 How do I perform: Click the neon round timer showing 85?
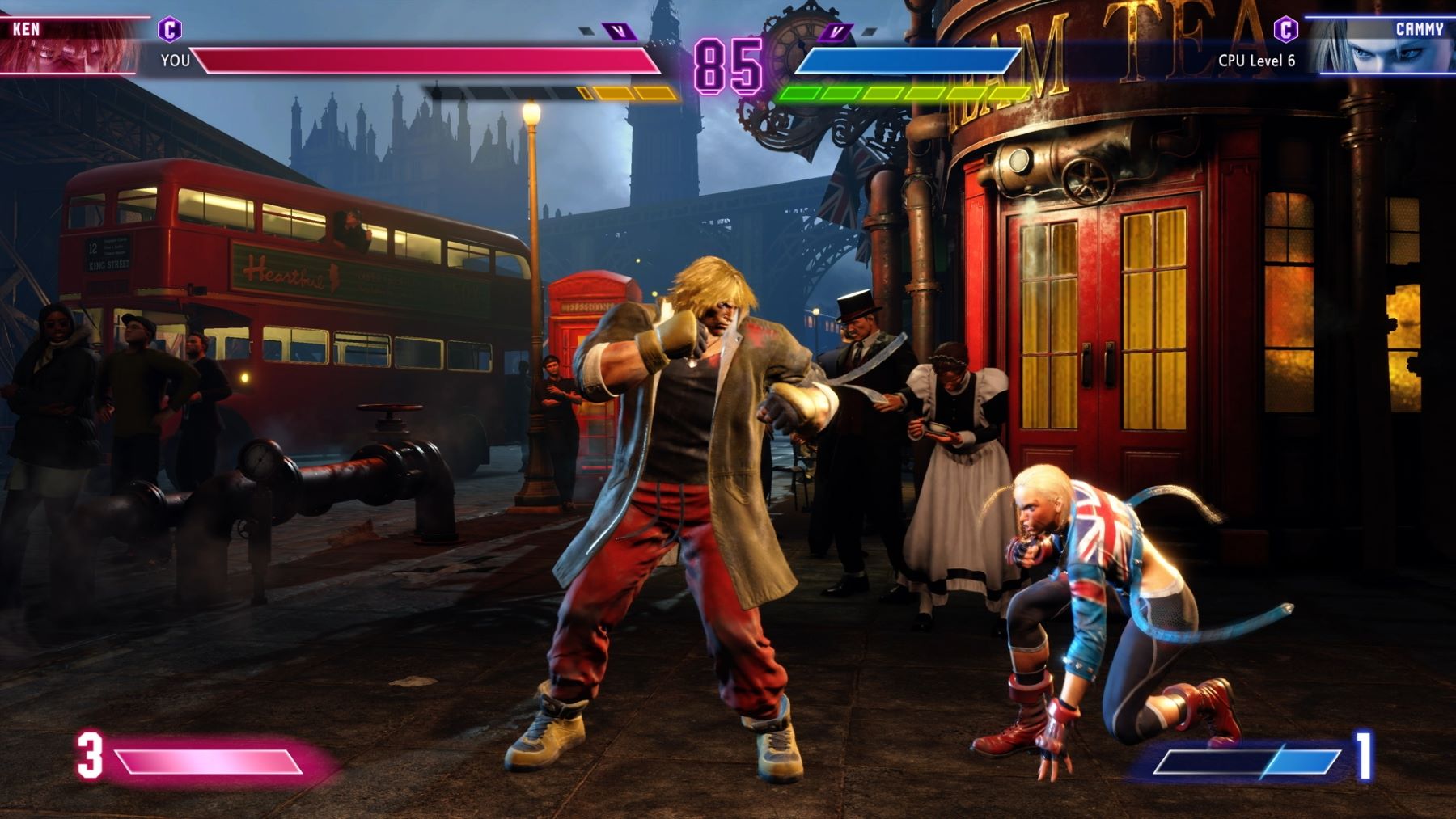pyautogui.click(x=729, y=61)
